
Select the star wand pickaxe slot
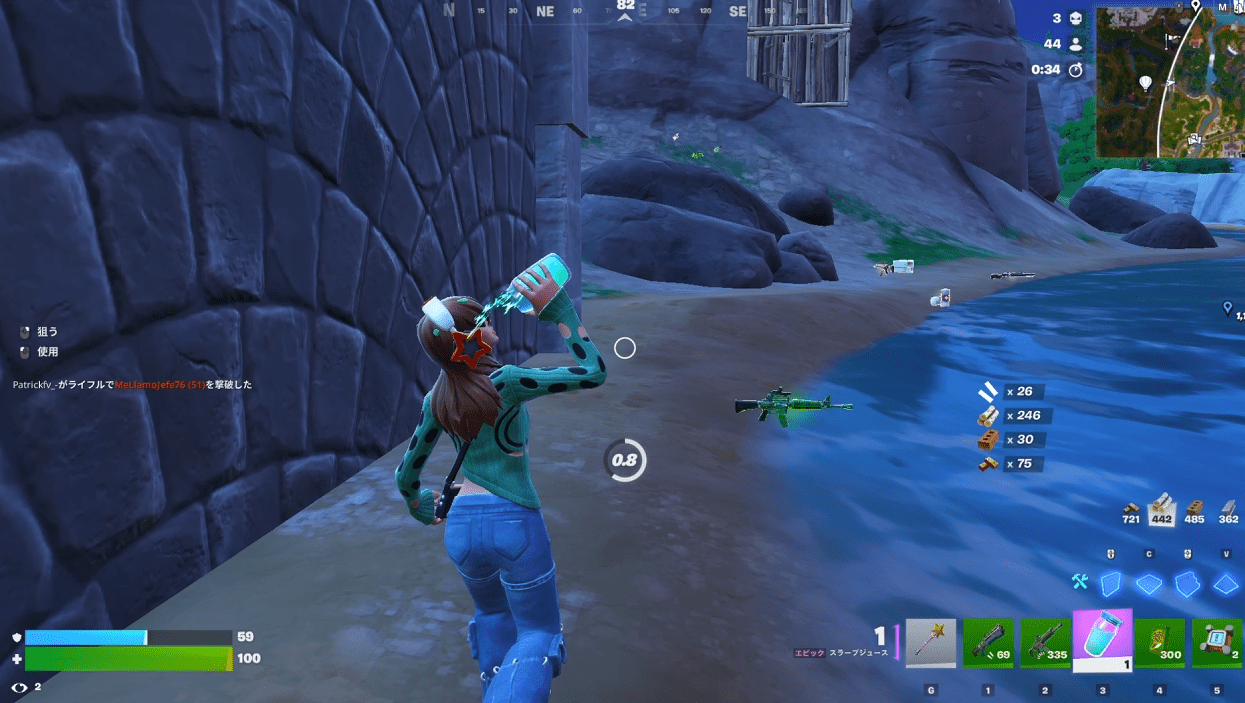[930, 643]
